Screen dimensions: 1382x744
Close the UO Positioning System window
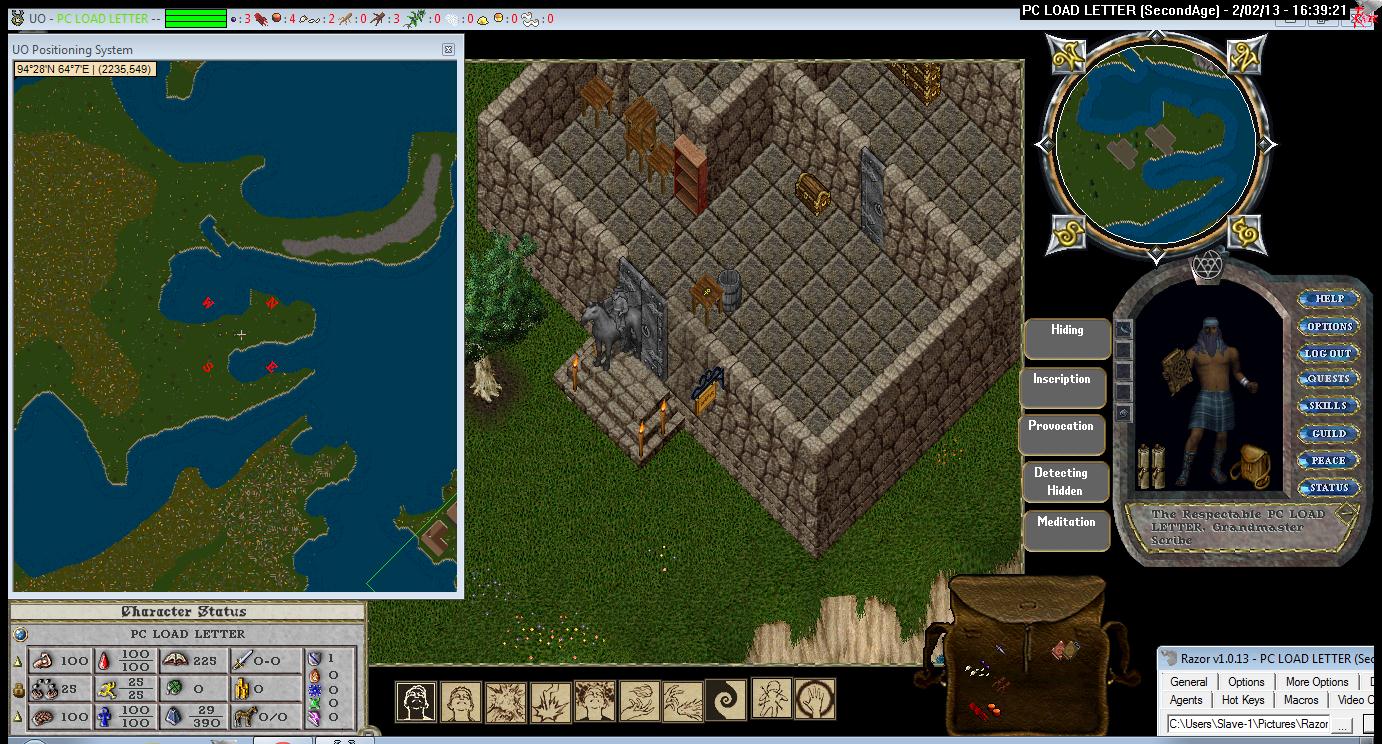pos(448,49)
